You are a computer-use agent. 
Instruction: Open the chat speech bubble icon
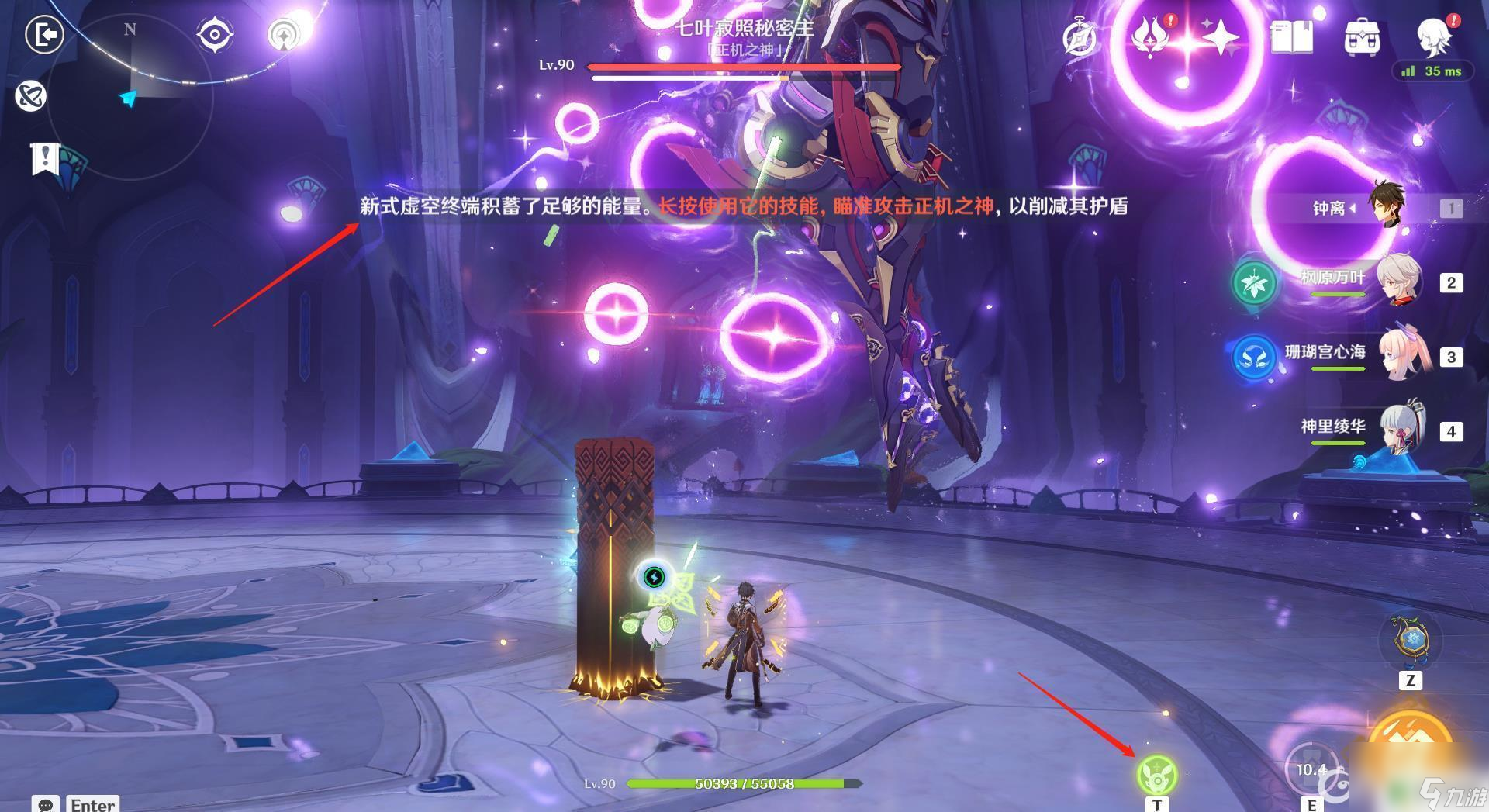(46, 804)
